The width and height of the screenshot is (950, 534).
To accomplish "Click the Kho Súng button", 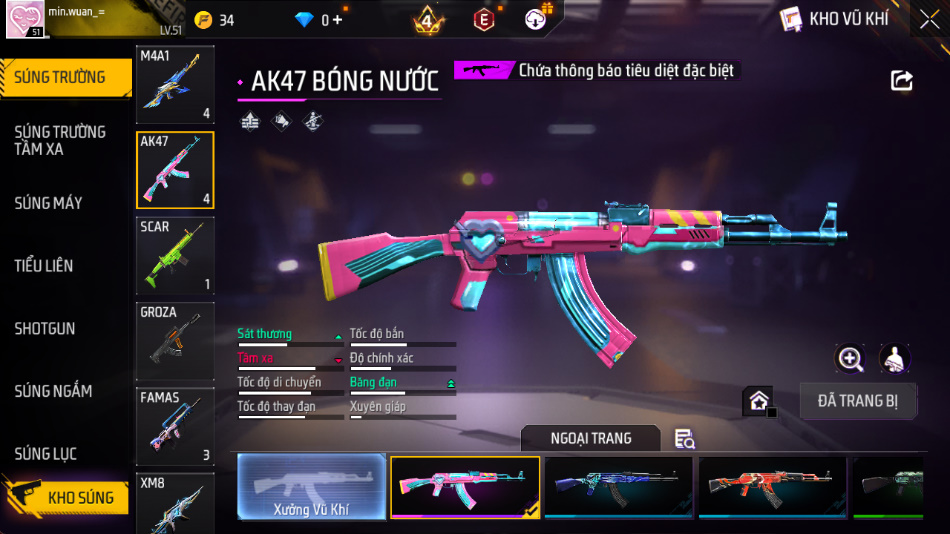I will [68, 497].
